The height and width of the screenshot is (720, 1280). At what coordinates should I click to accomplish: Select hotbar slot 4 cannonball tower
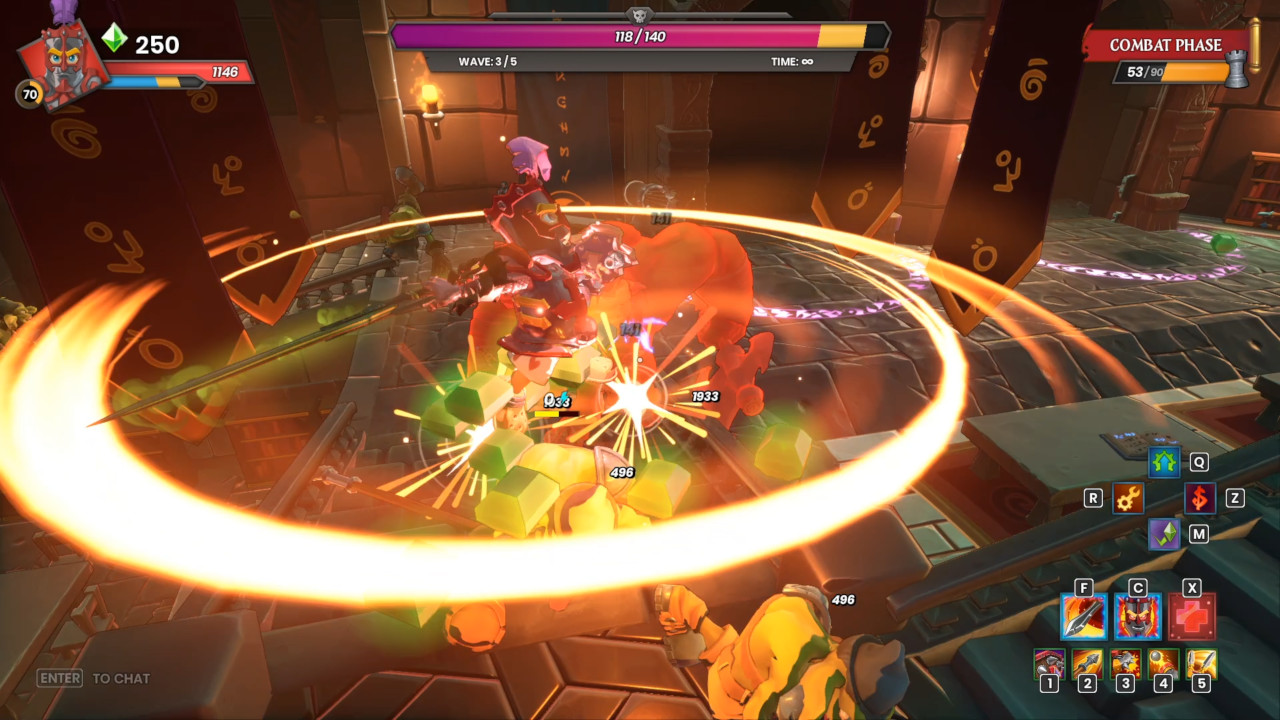coord(1163,664)
